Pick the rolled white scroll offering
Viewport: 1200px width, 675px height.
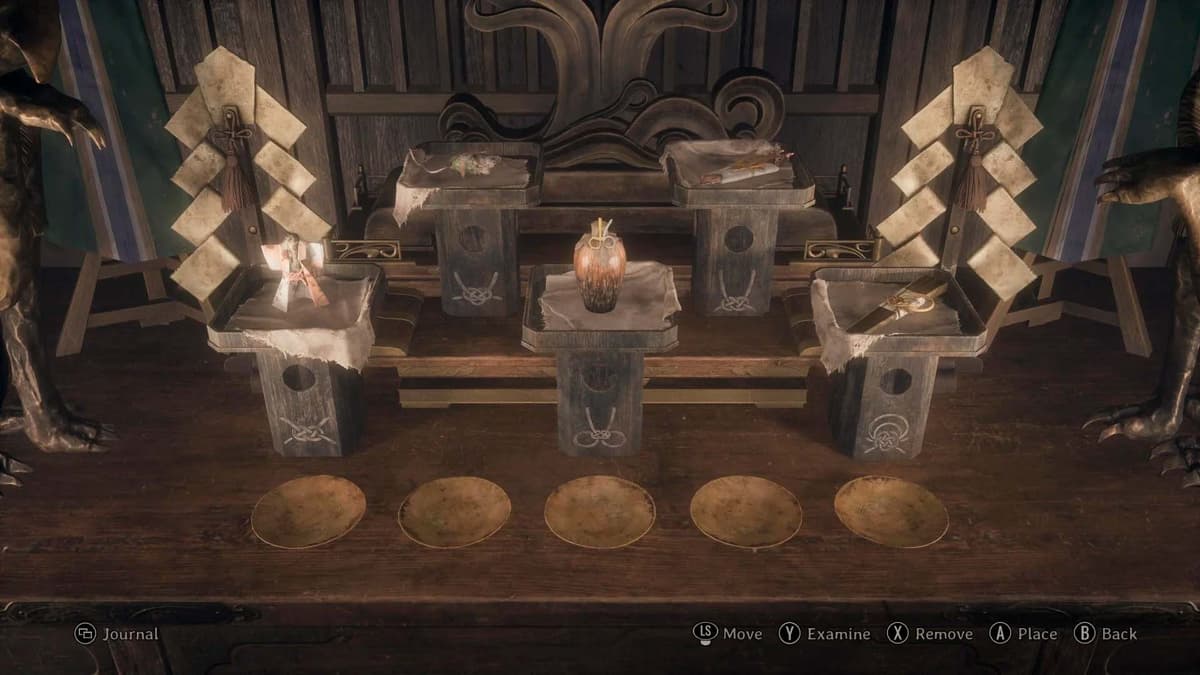(743, 170)
